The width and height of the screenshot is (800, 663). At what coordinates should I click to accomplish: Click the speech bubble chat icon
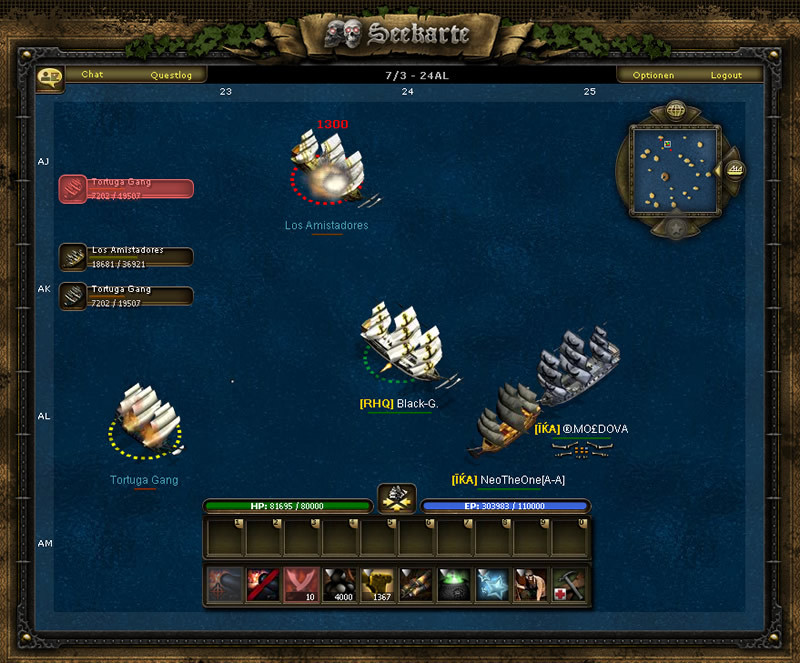(x=49, y=77)
